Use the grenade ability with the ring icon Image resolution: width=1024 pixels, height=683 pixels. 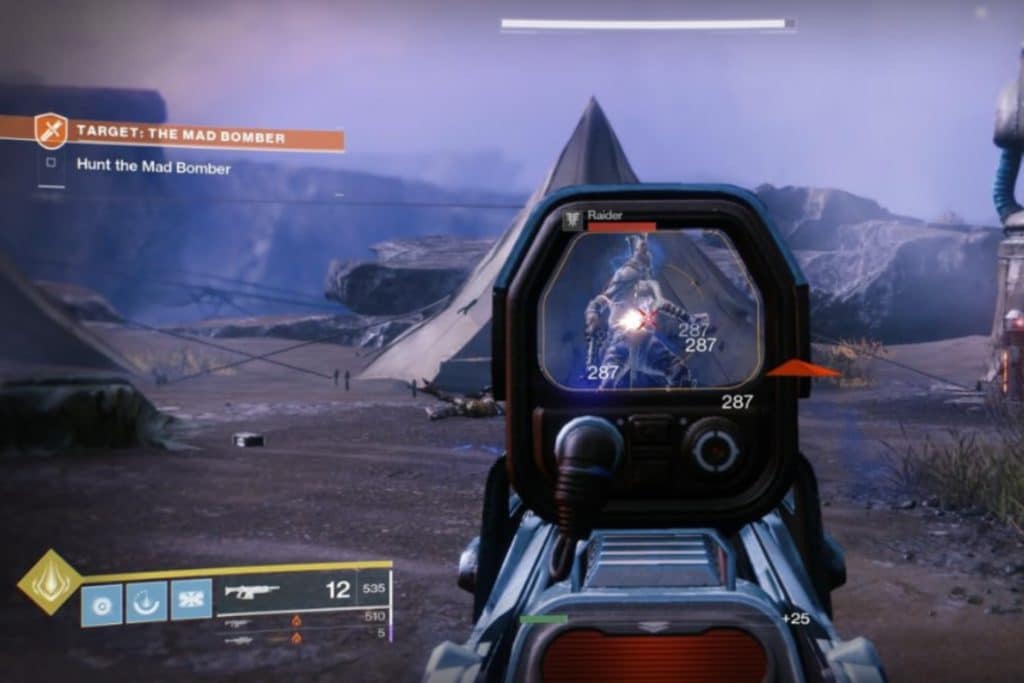[x=102, y=603]
